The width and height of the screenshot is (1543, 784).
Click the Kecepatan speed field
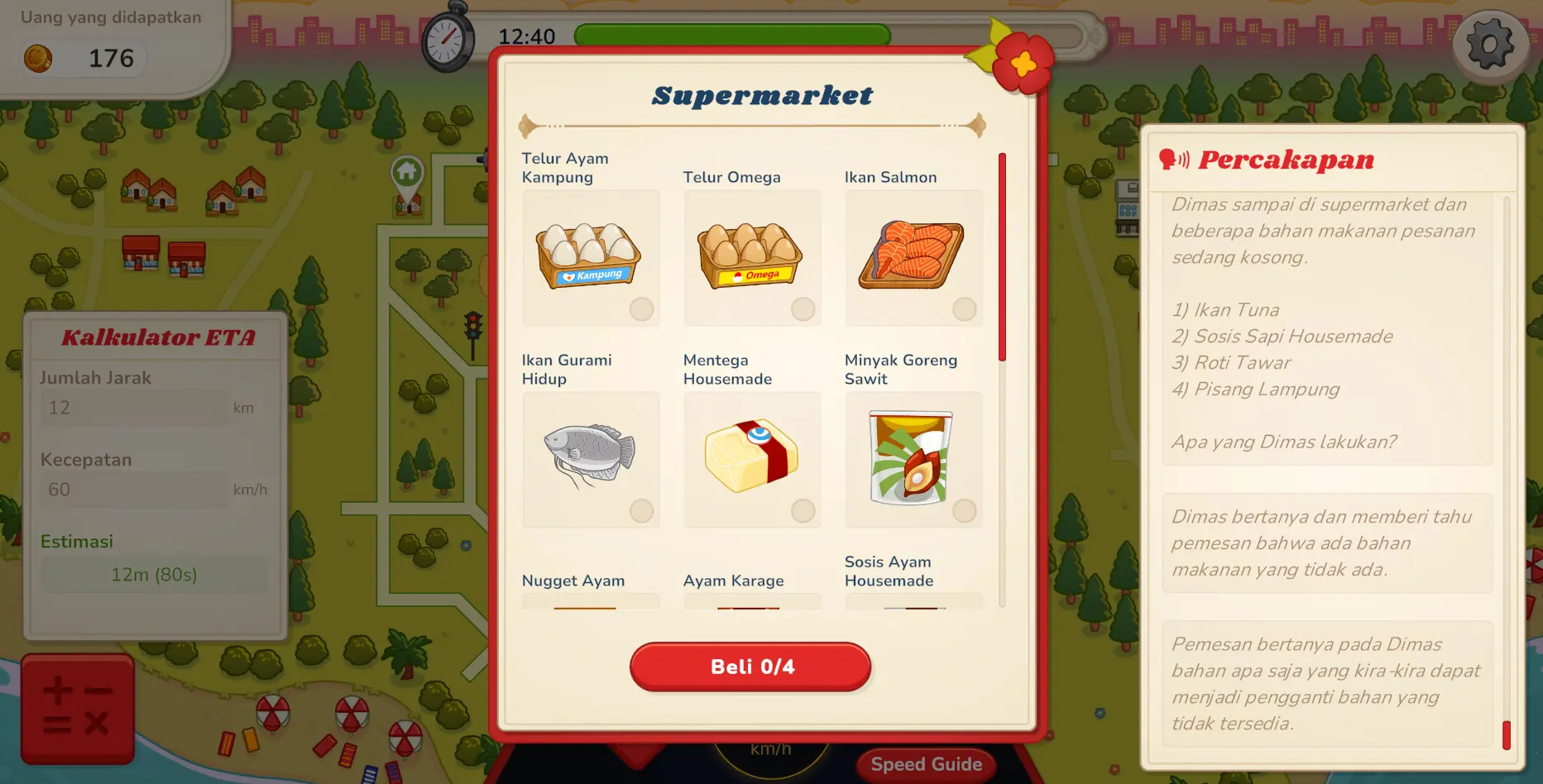click(136, 490)
